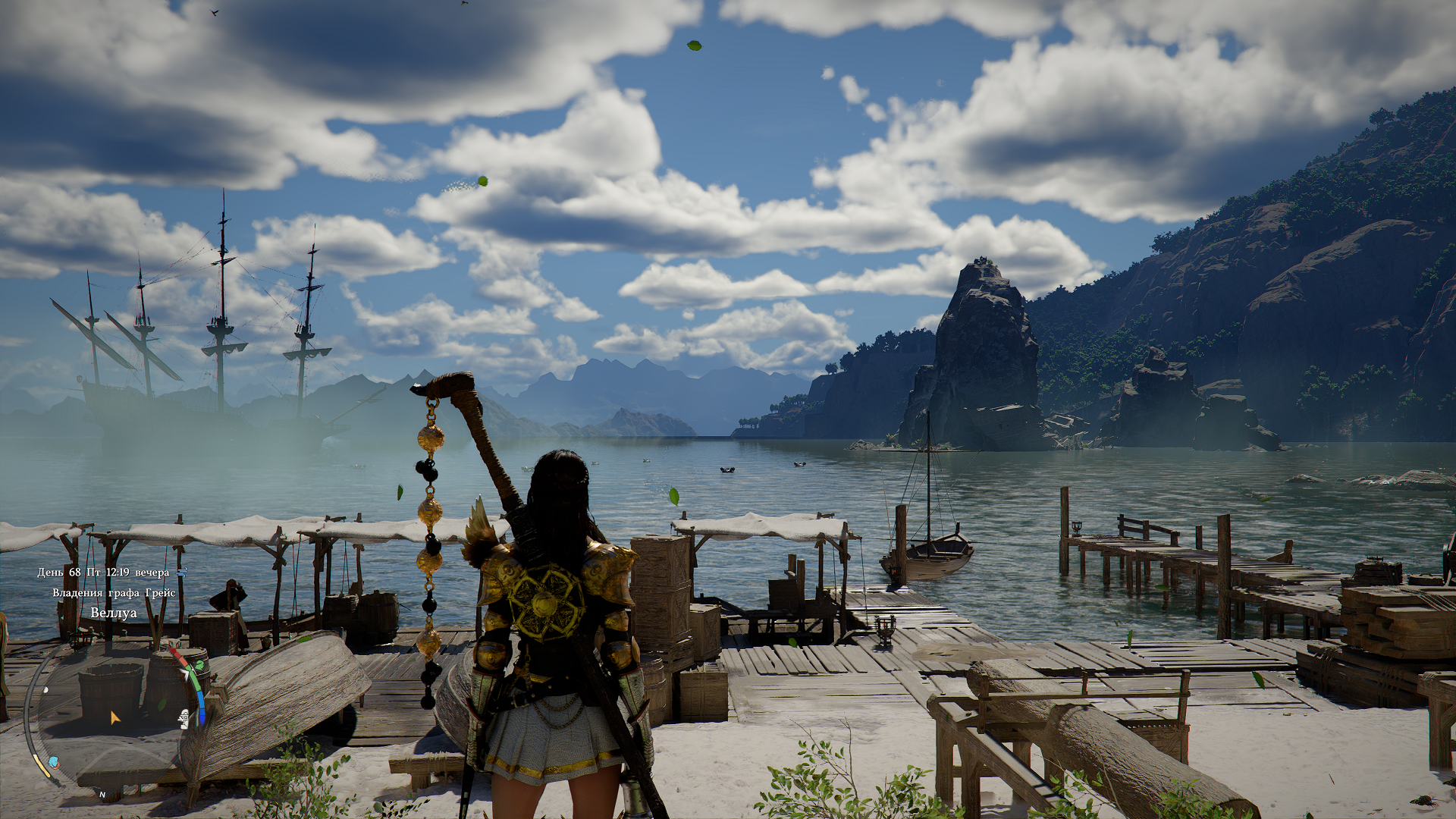The width and height of the screenshot is (1456, 819).
Task: Select the green head marker on the minimap
Action: (x=199, y=666)
